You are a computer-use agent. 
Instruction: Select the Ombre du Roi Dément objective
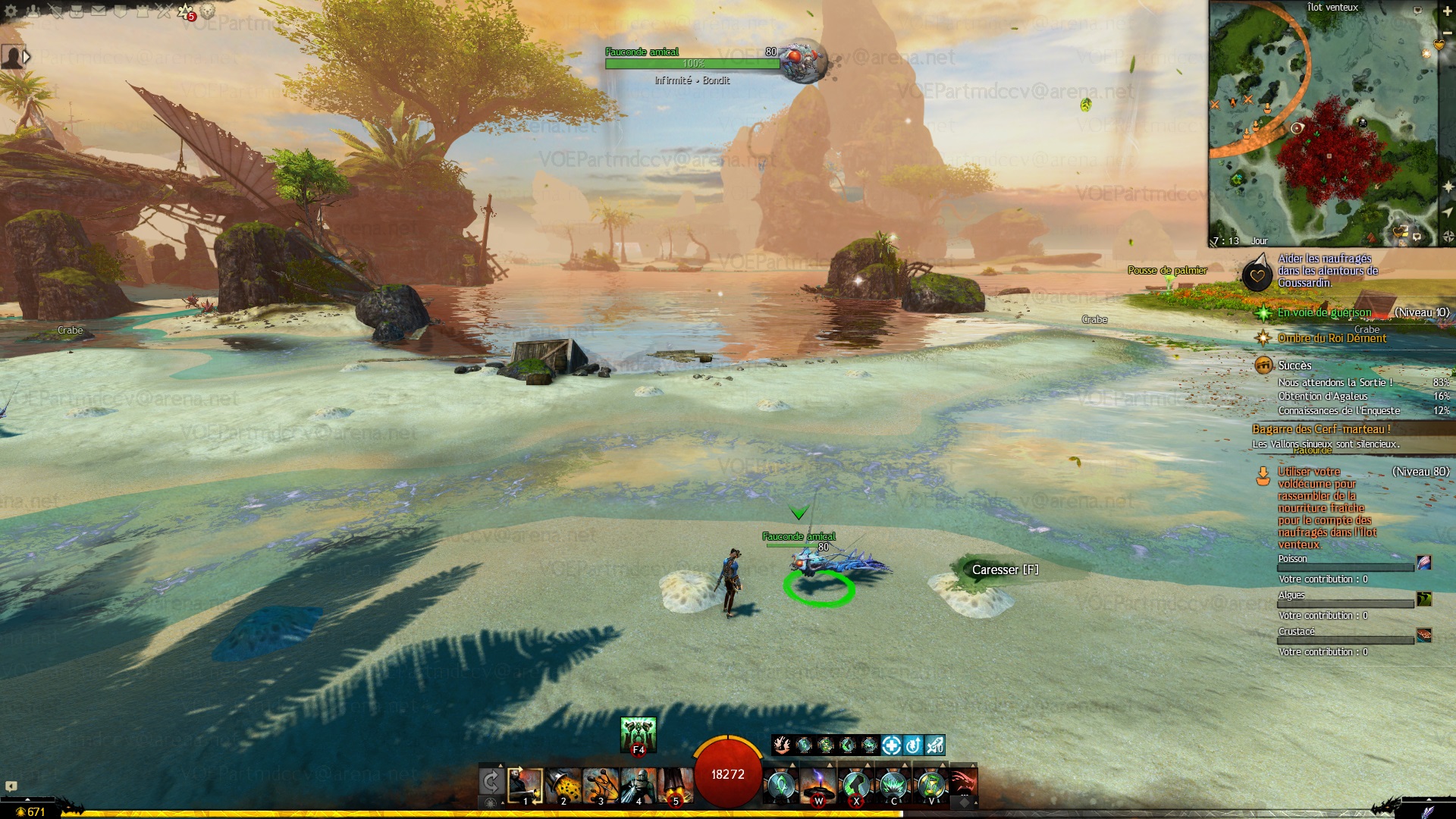(x=1332, y=338)
